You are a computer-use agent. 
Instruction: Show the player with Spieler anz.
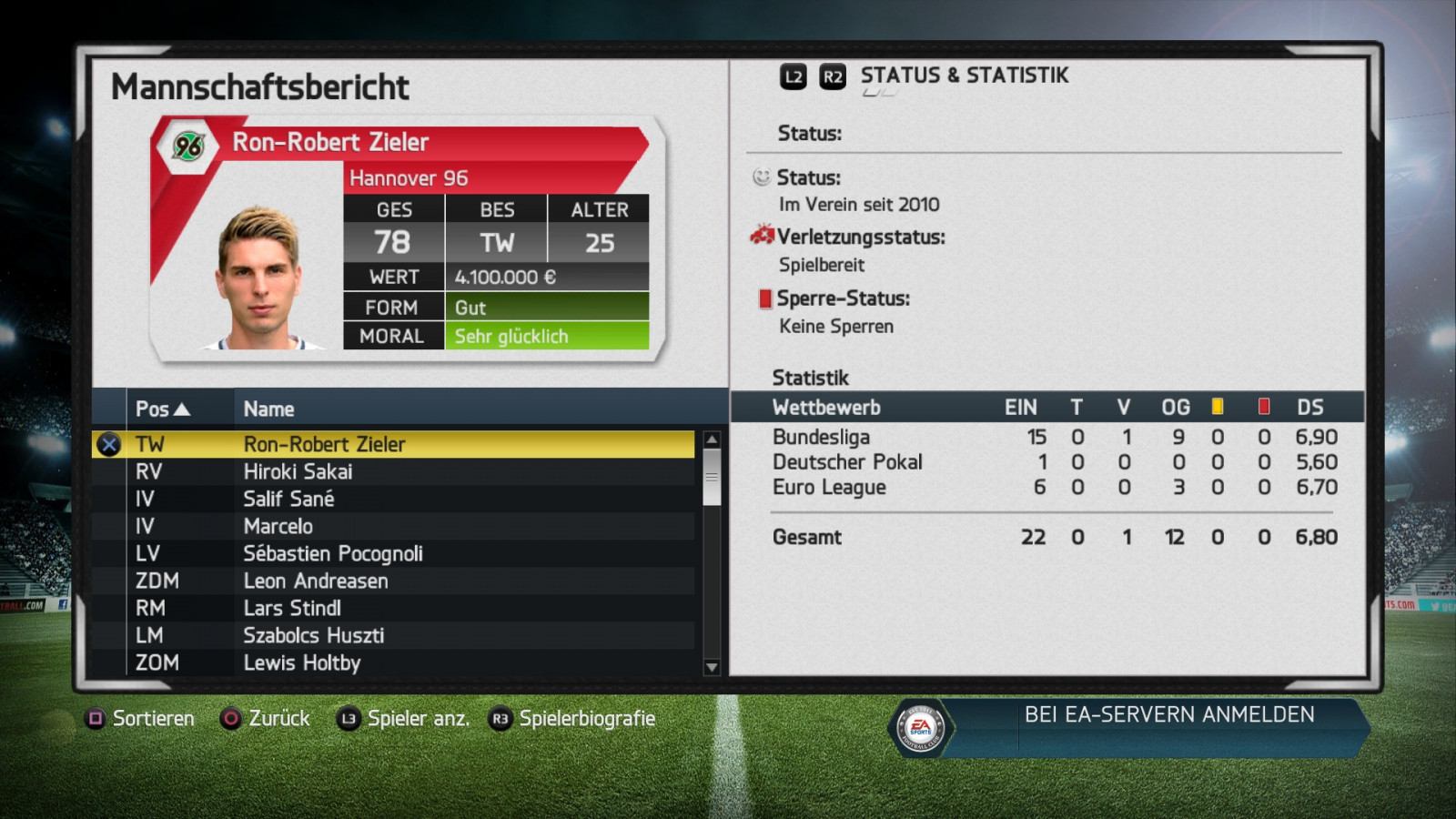[403, 718]
